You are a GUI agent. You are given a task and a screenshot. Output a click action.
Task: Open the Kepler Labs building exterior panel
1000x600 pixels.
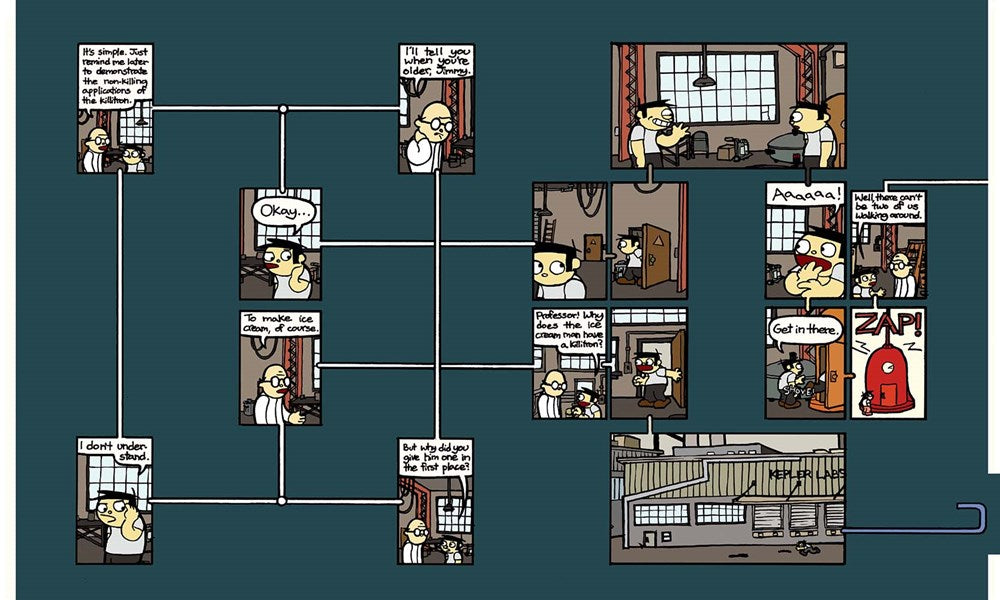(728, 497)
